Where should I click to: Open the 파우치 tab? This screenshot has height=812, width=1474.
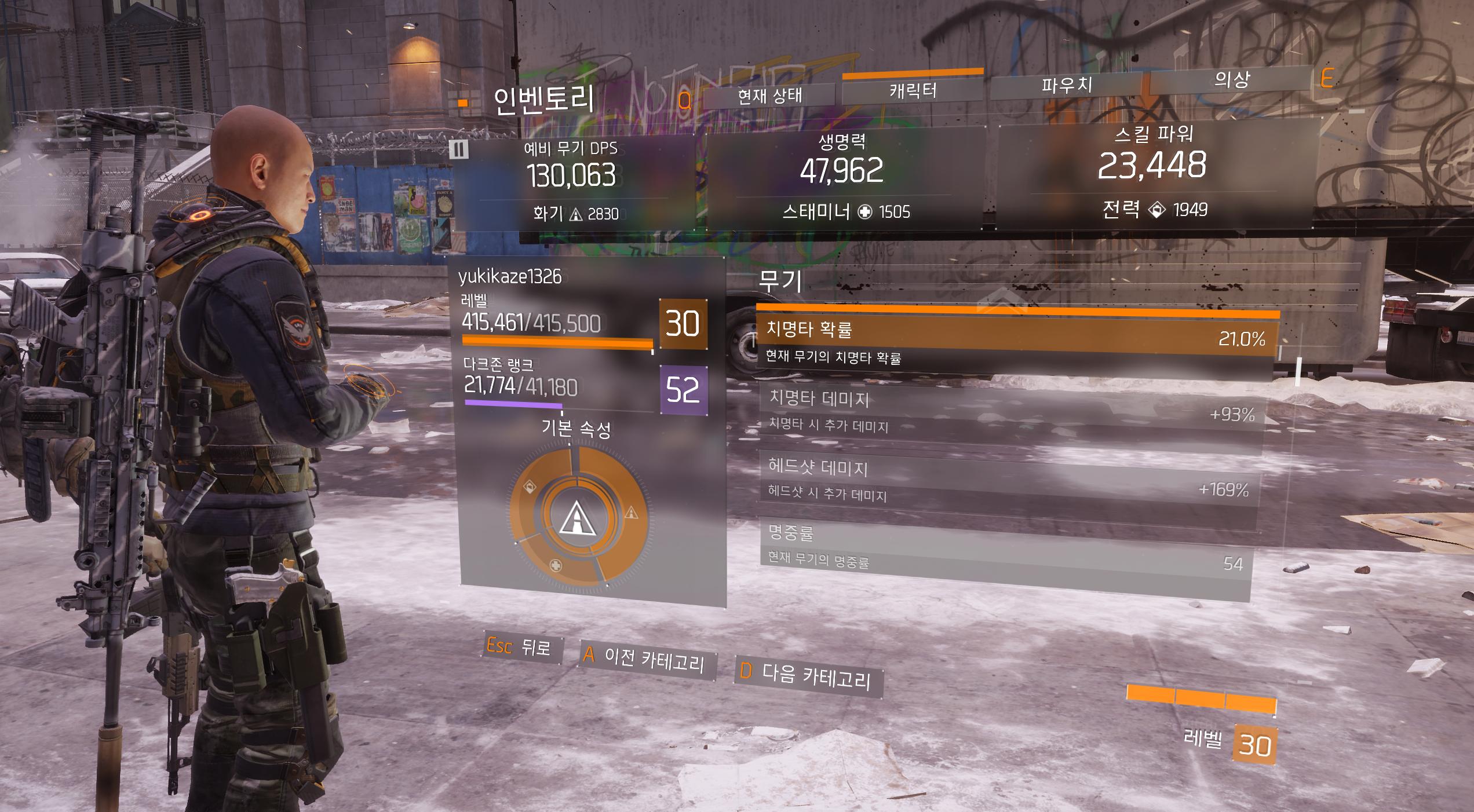point(1067,86)
